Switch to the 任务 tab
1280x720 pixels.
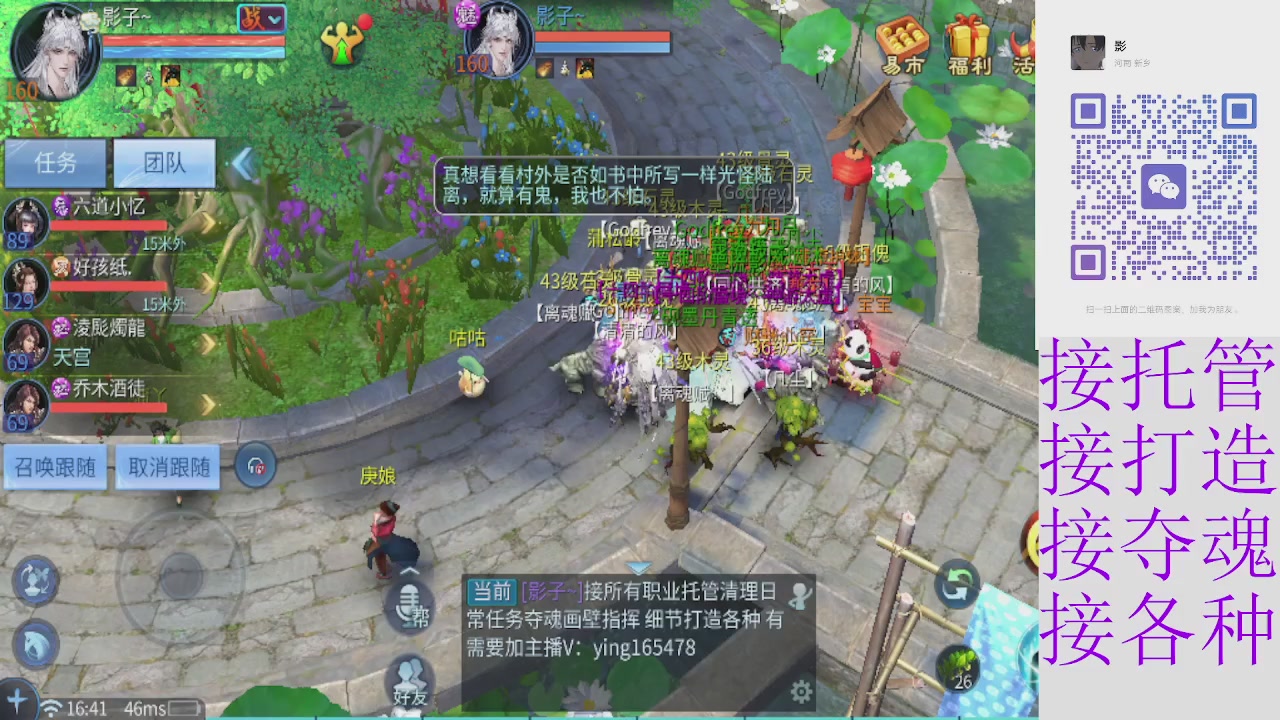tap(56, 164)
